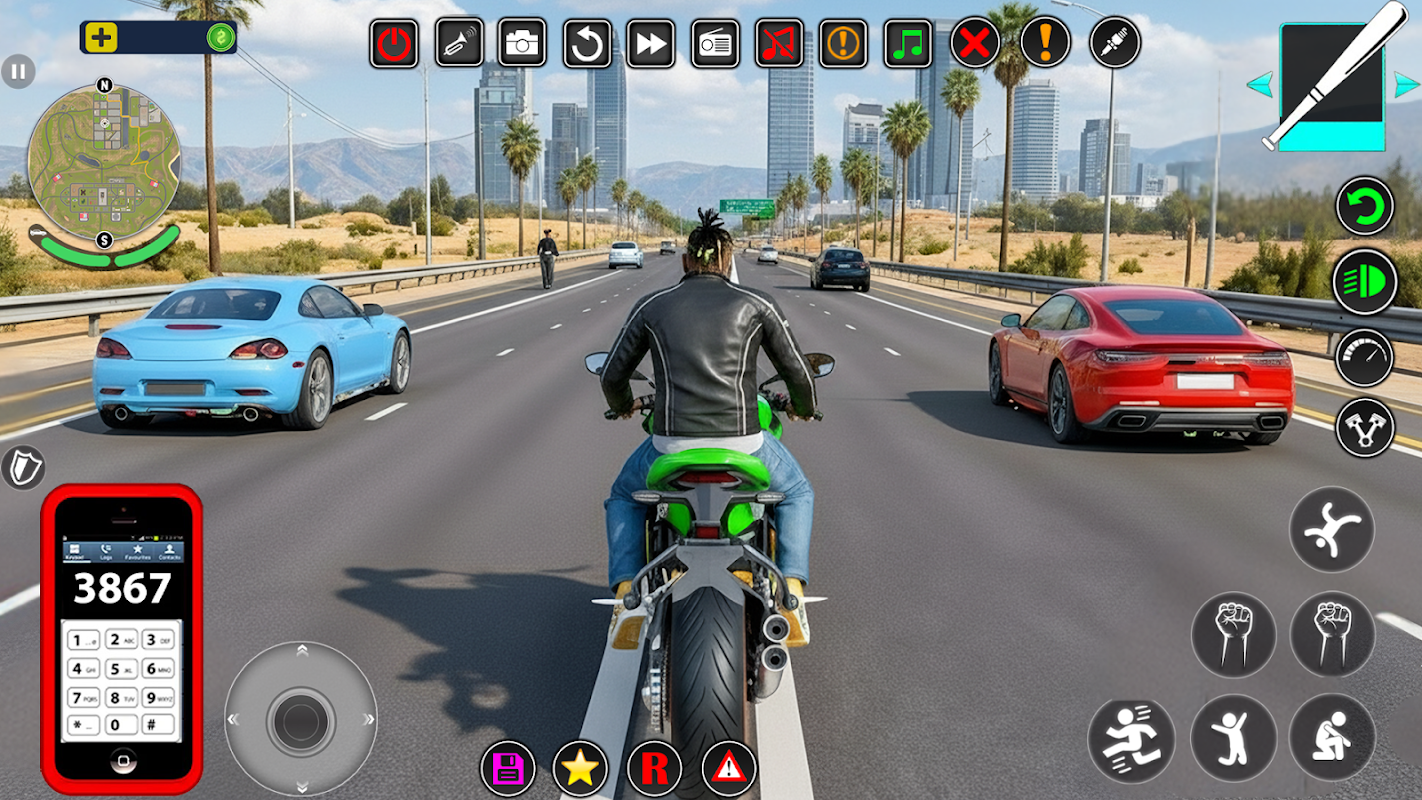This screenshot has width=1422, height=800.
Task: Select the yellow star button
Action: coord(580,768)
